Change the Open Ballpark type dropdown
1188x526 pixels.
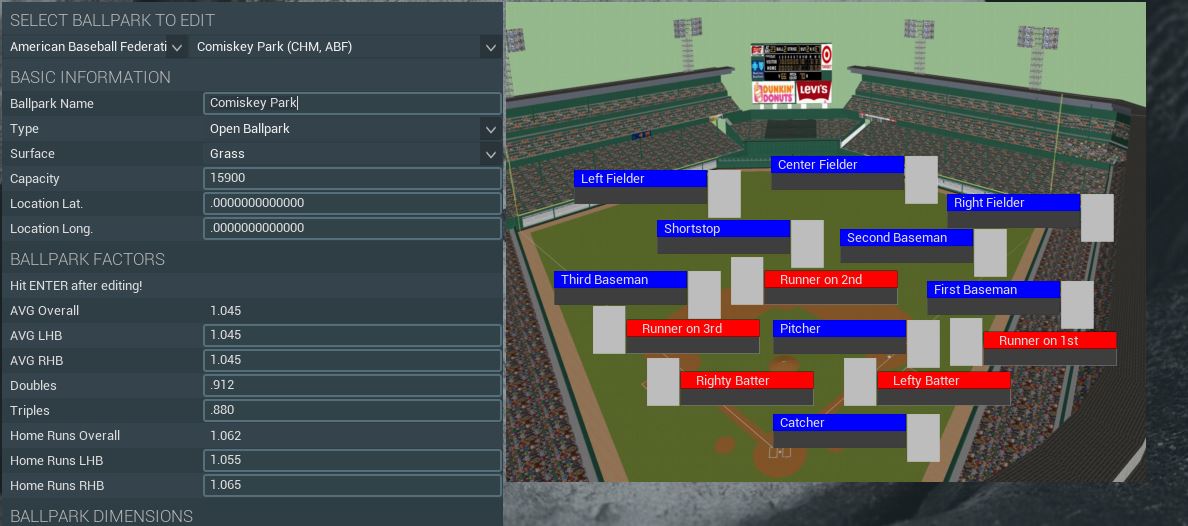pos(352,129)
